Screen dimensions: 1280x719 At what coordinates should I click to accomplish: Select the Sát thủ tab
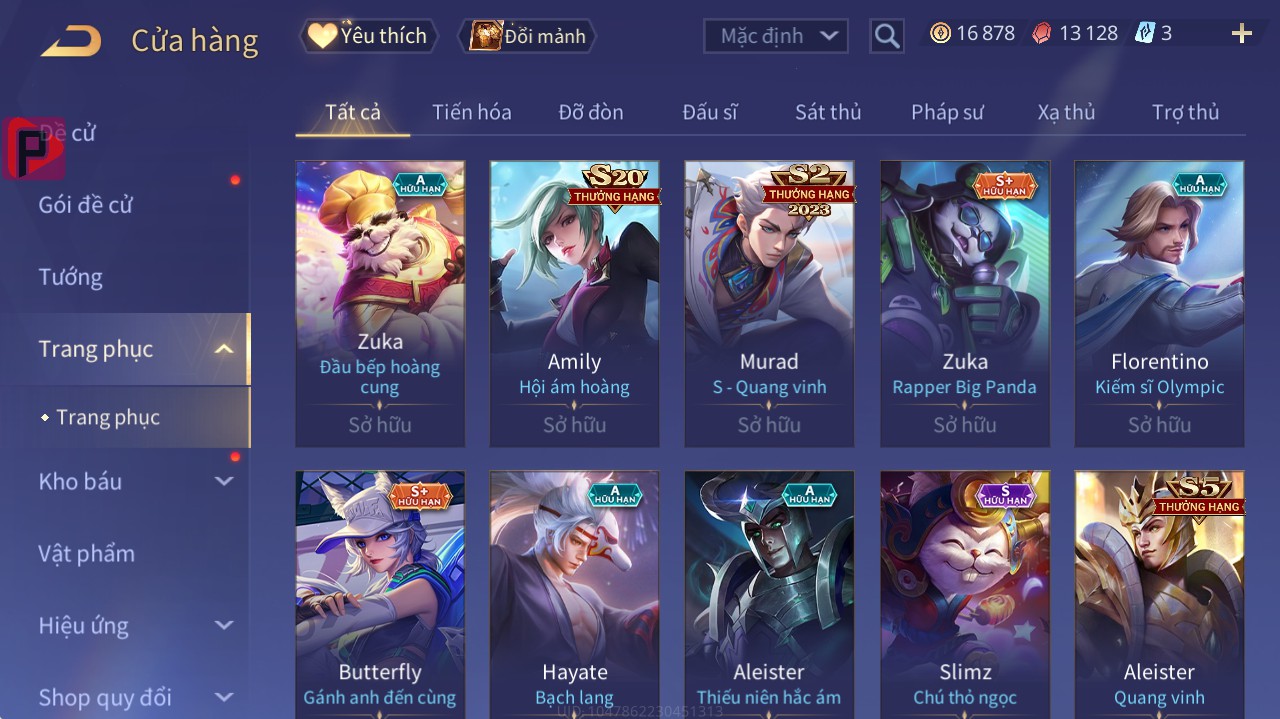[828, 112]
